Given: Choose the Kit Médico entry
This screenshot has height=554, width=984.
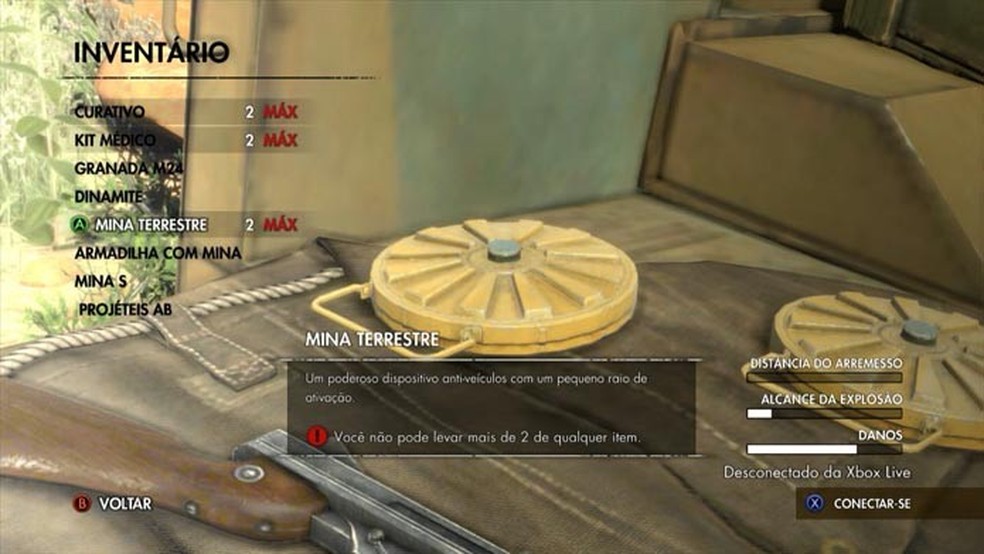Looking at the screenshot, I should click(x=116, y=140).
